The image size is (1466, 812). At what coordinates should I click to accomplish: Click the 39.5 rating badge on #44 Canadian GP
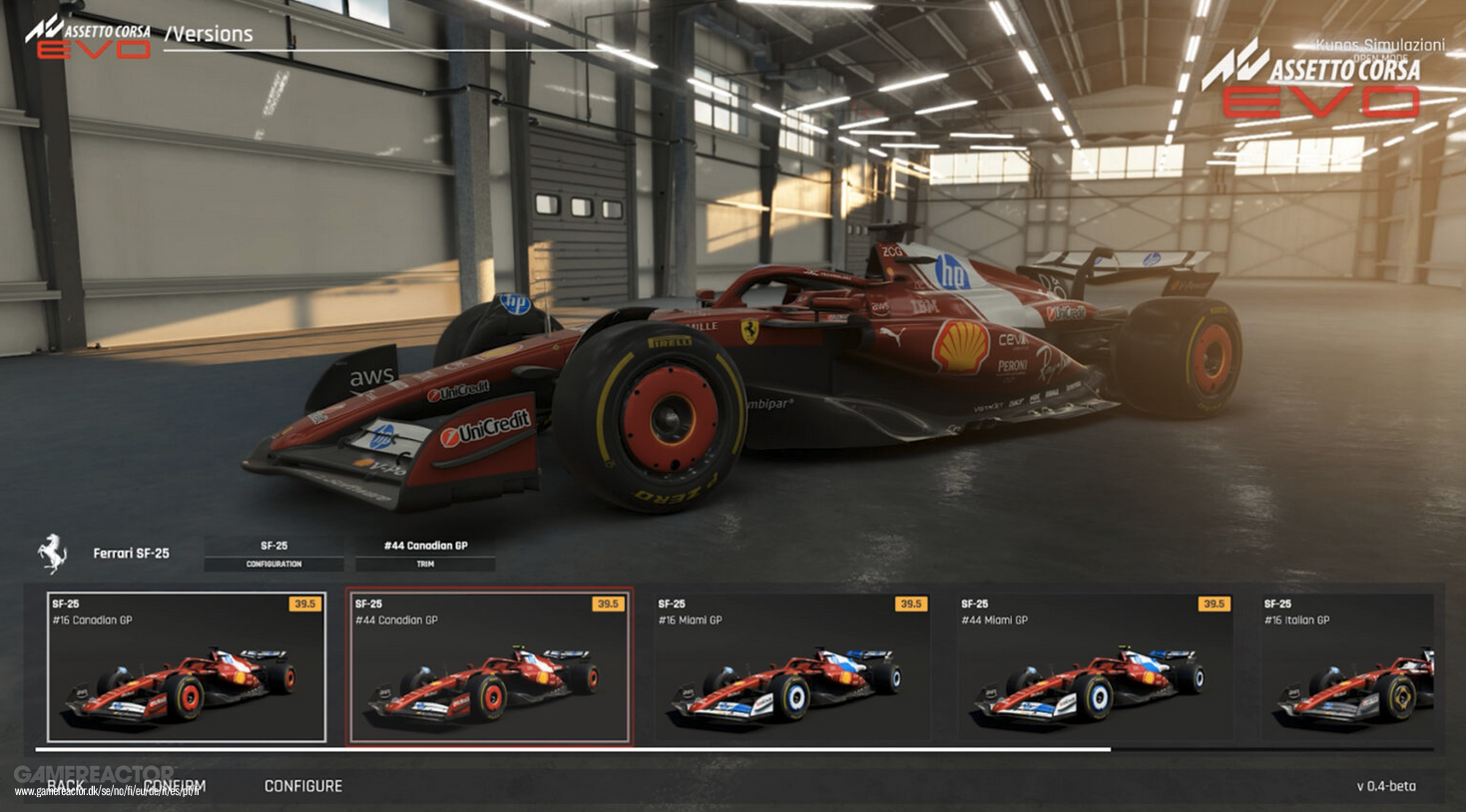coord(610,603)
